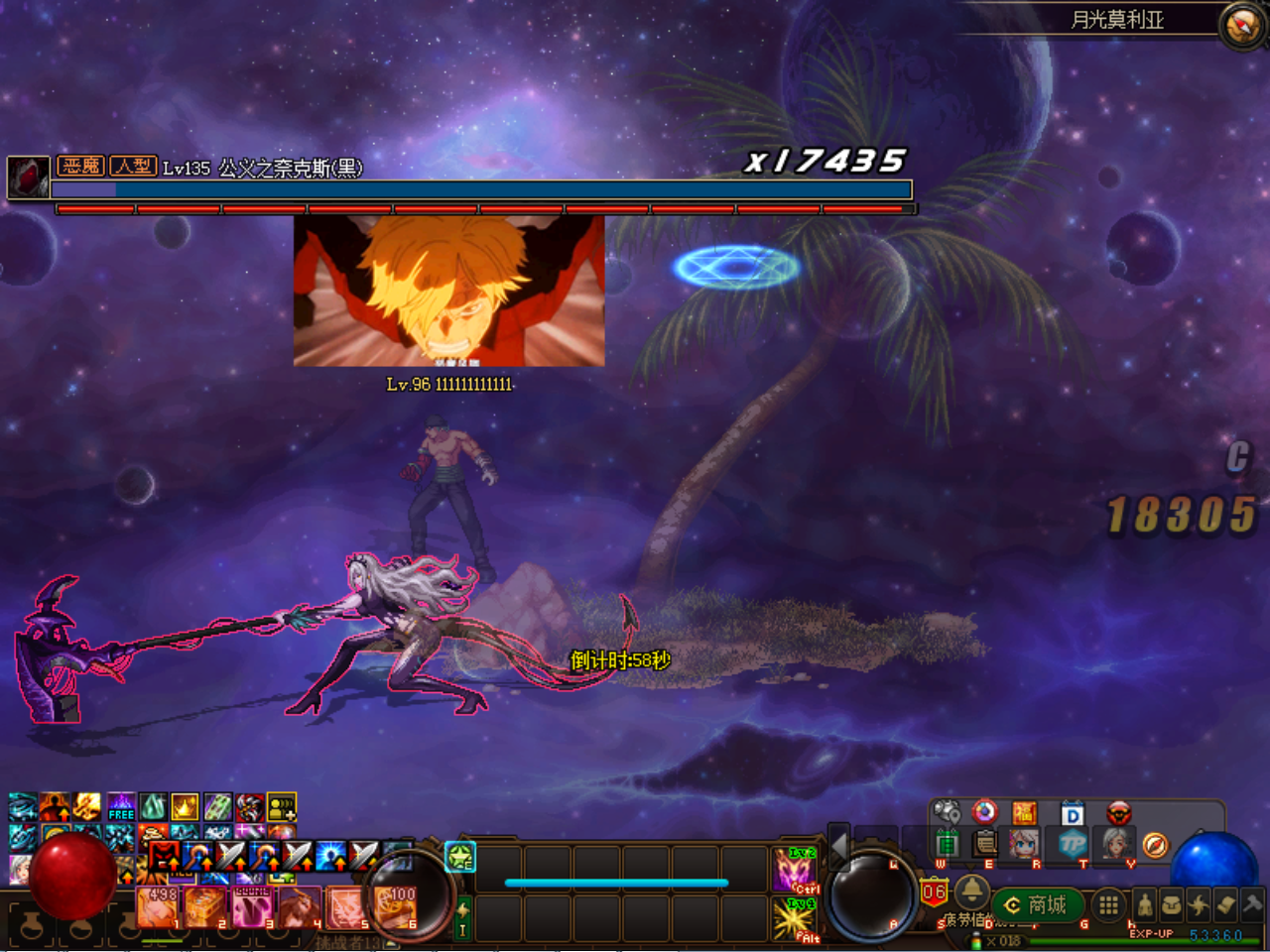Click the hammer icon in the bottom bar
Screen dimensions: 1270x952
pyautogui.click(x=1252, y=904)
